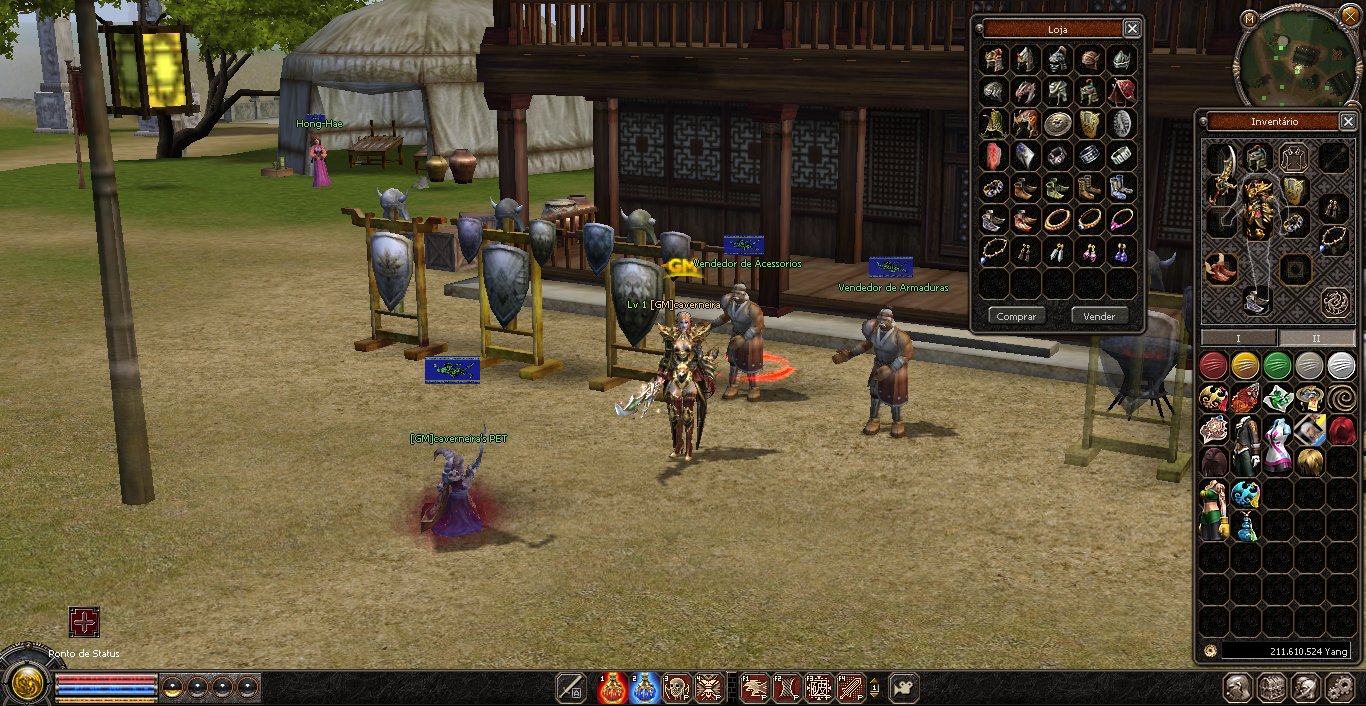Open the map with the minimap M button
1366x706 pixels.
click(x=1250, y=20)
